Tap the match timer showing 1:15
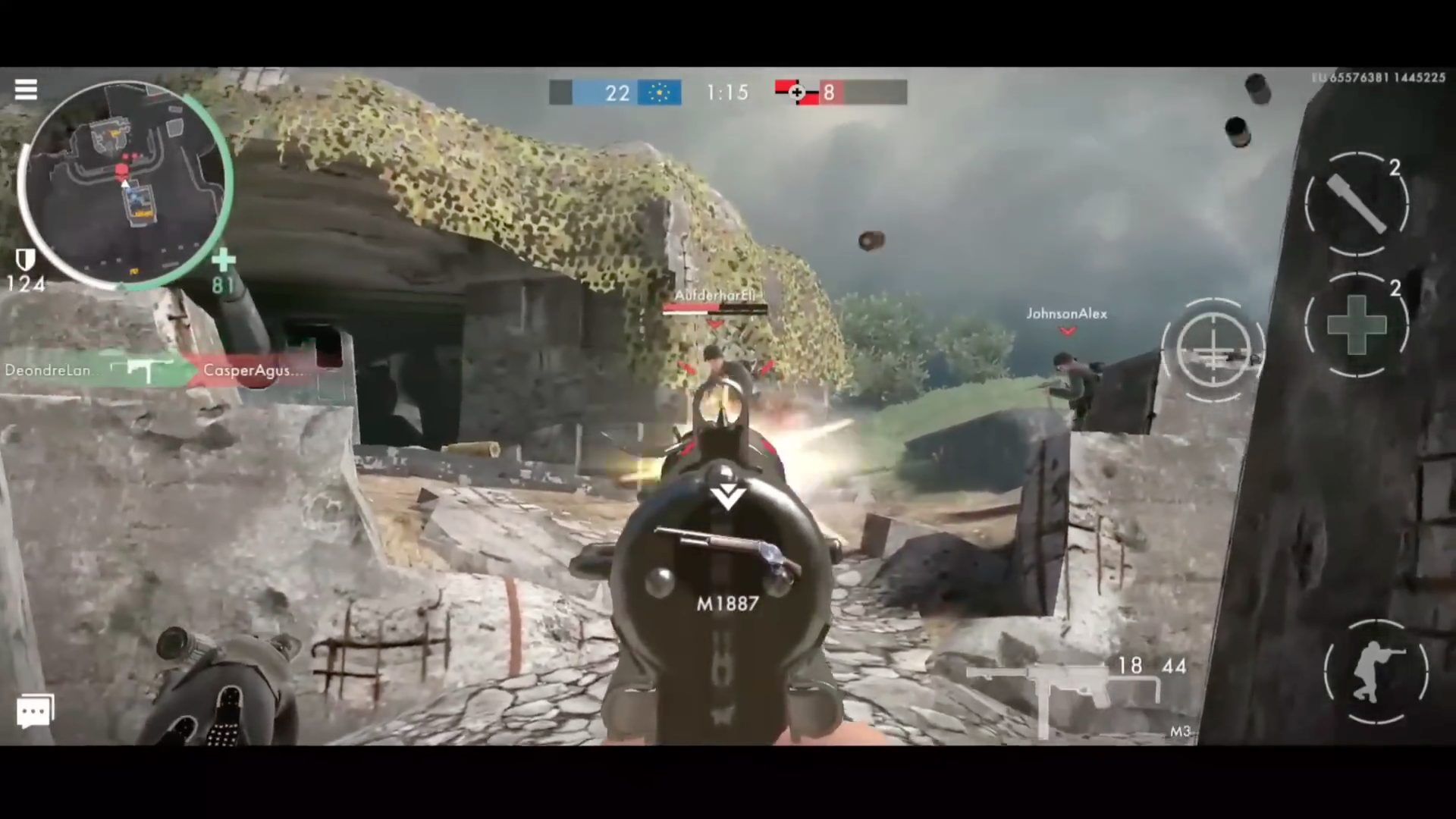The width and height of the screenshot is (1456, 819). (726, 92)
